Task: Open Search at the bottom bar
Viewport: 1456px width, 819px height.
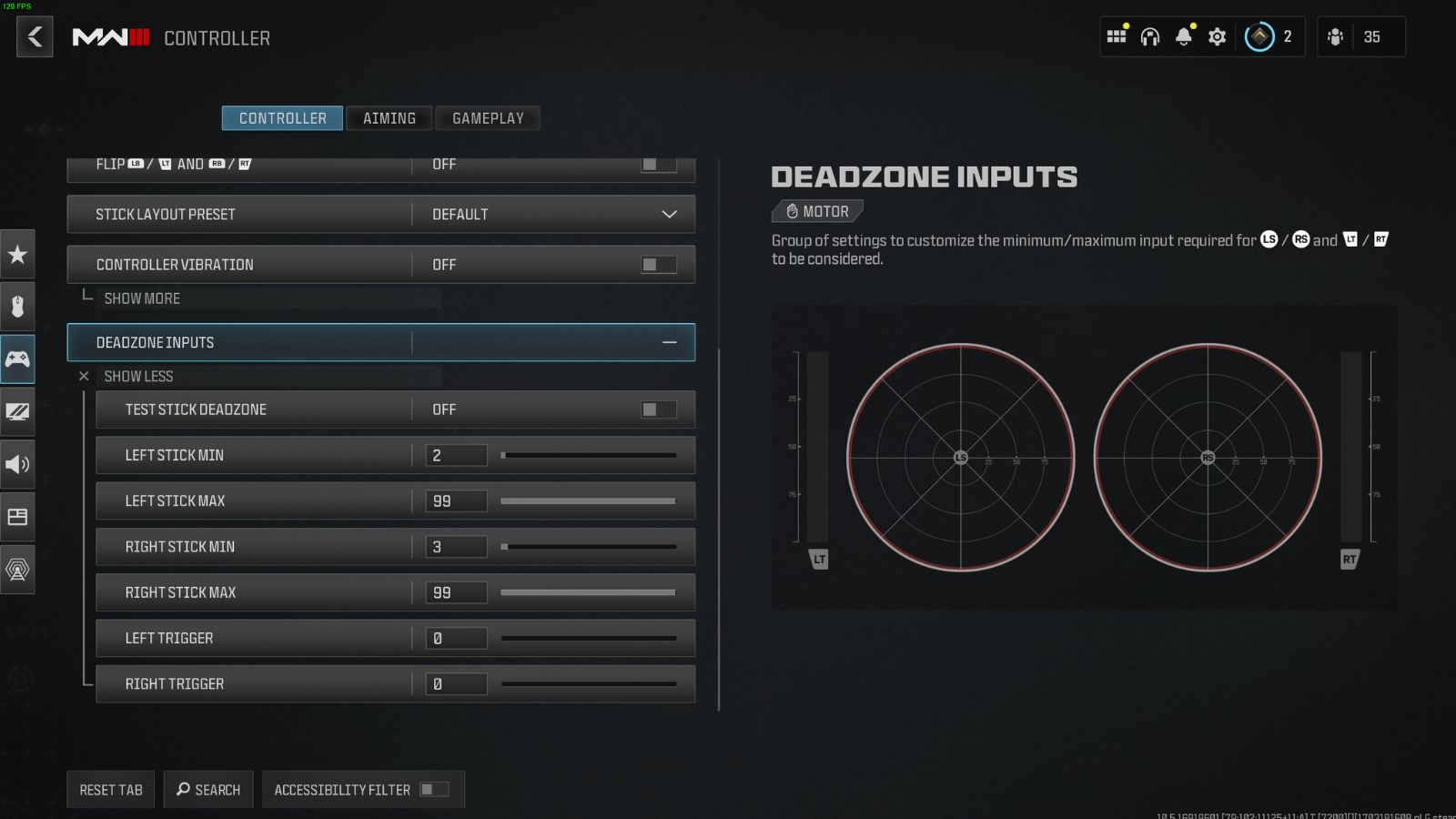Action: pyautogui.click(x=208, y=789)
